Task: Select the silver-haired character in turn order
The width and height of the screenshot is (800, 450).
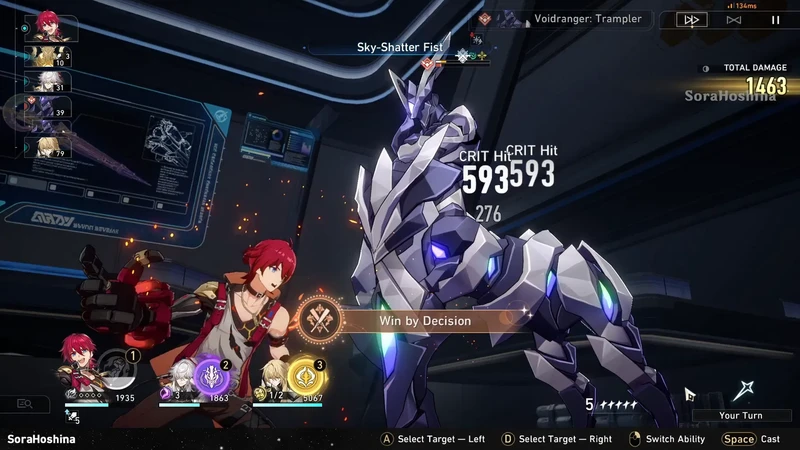Action: pos(50,84)
